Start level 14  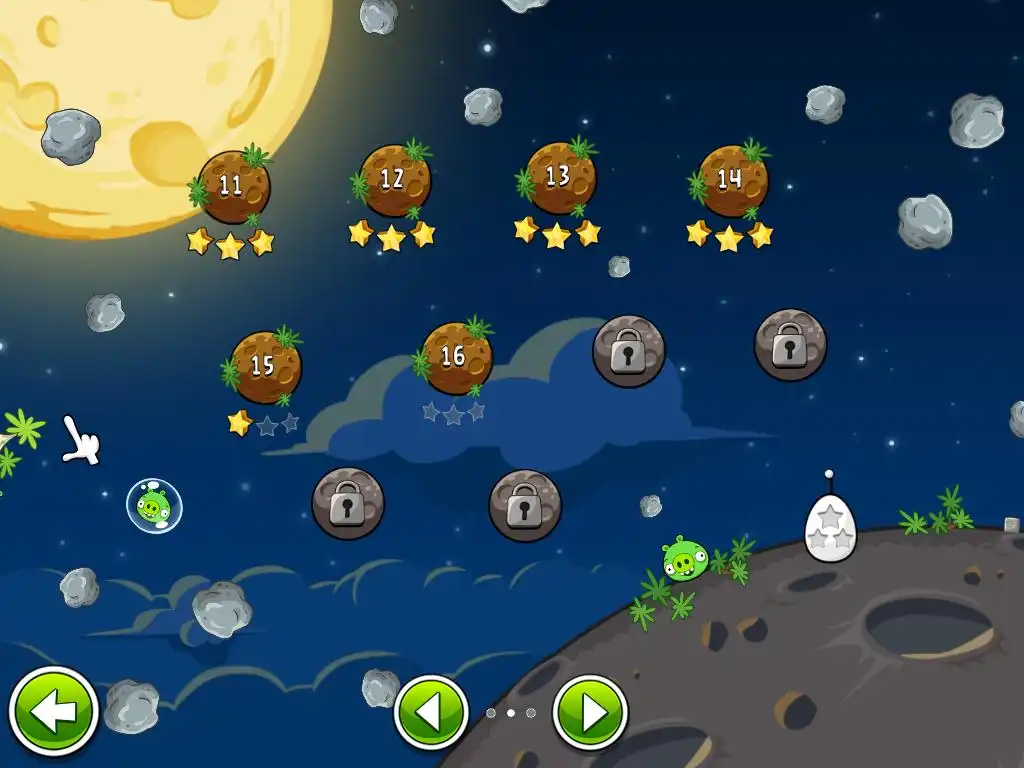click(x=731, y=180)
